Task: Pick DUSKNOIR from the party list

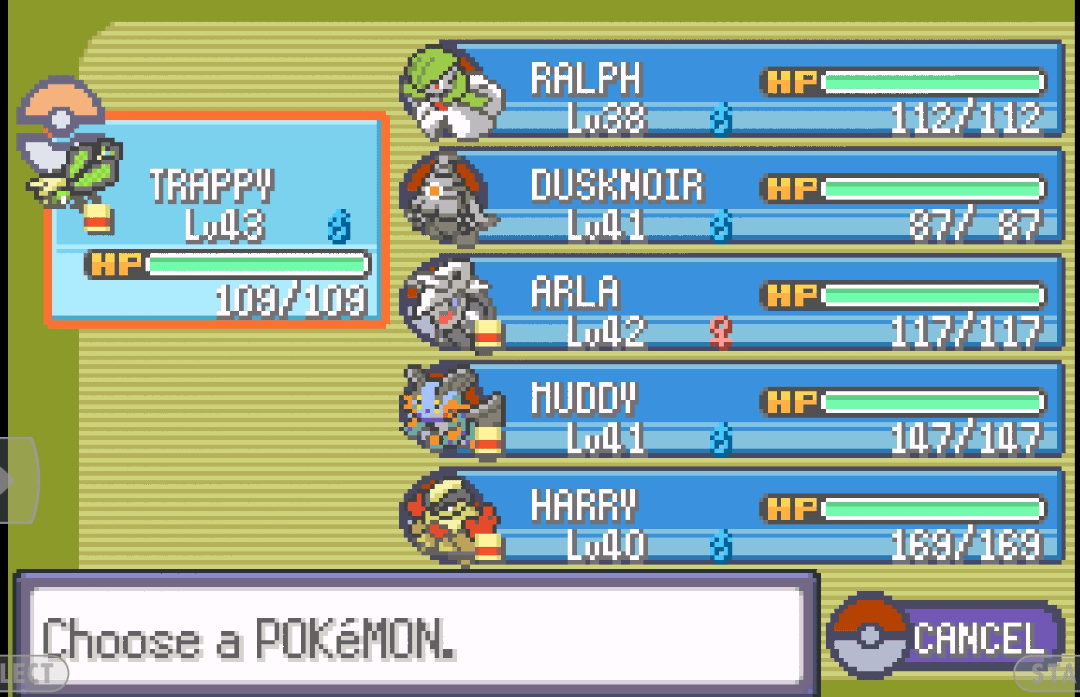Action: (x=750, y=198)
